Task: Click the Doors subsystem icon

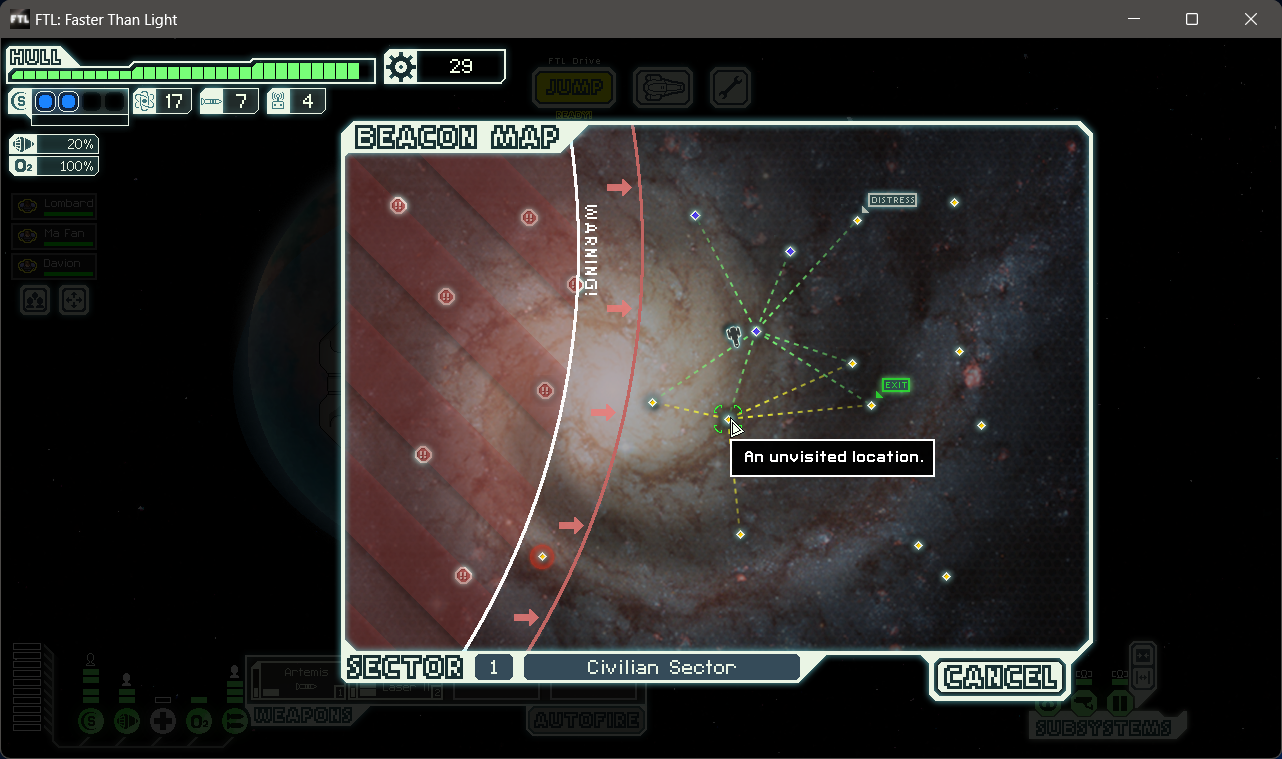Action: point(1119,703)
